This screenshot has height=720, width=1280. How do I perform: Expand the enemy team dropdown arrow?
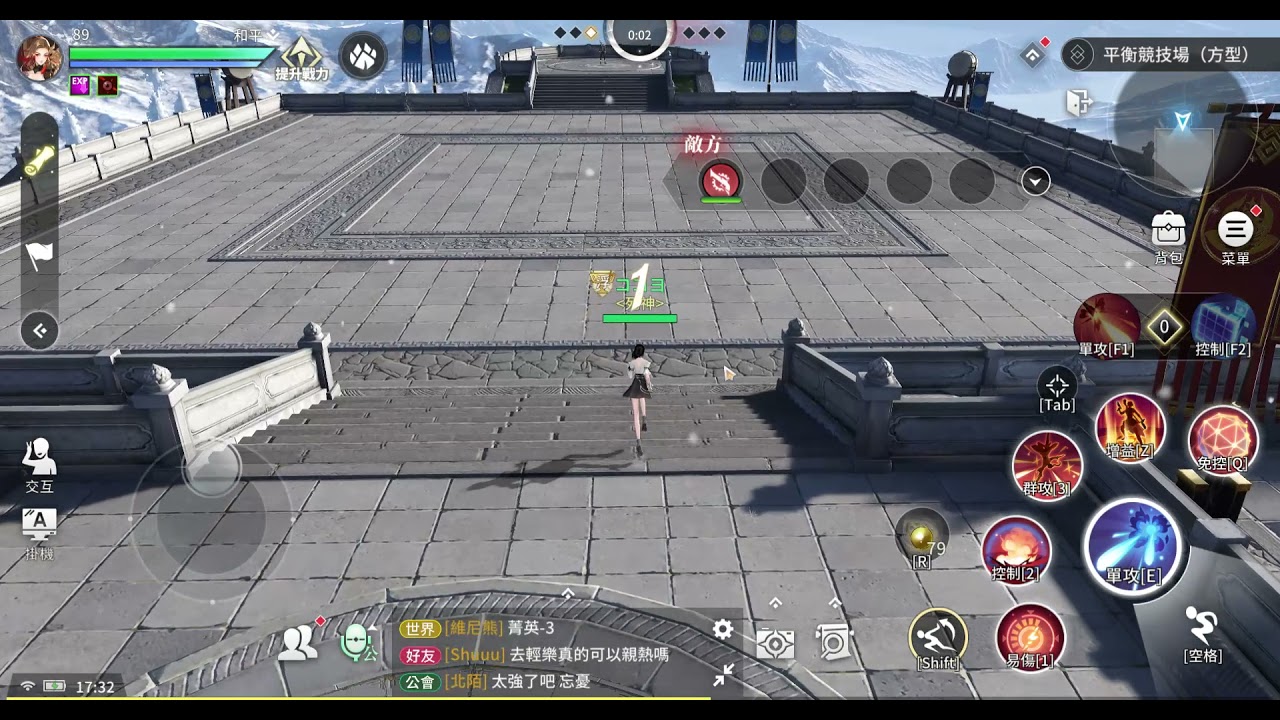(x=1035, y=181)
